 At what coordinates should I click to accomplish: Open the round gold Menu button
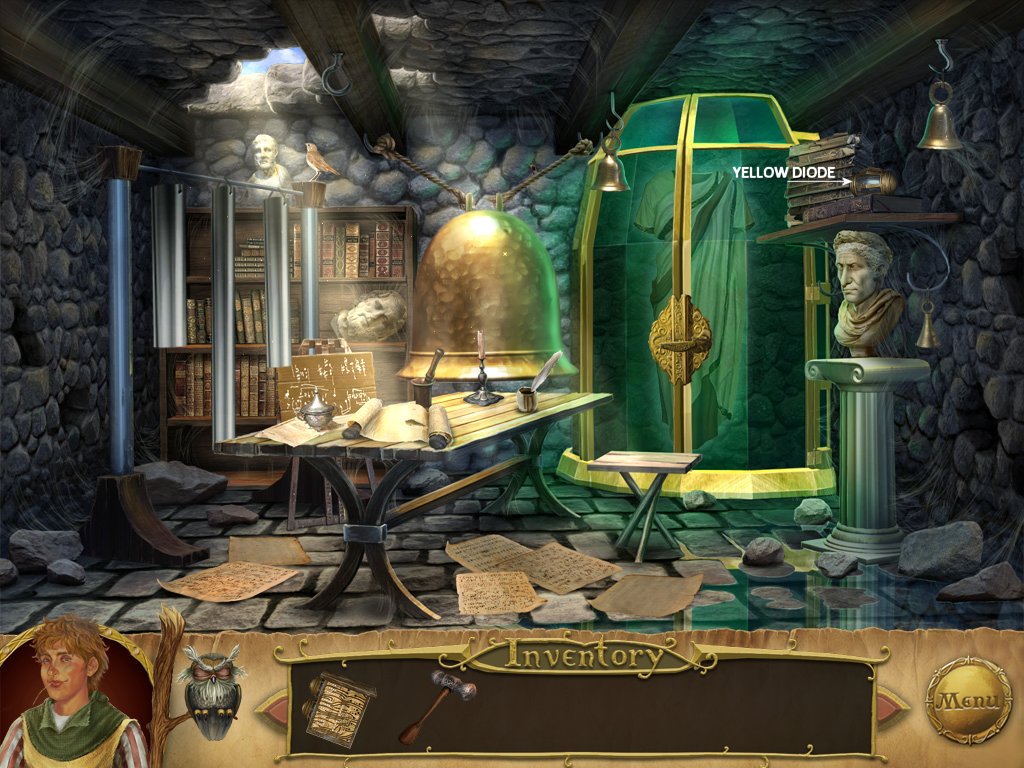point(968,700)
